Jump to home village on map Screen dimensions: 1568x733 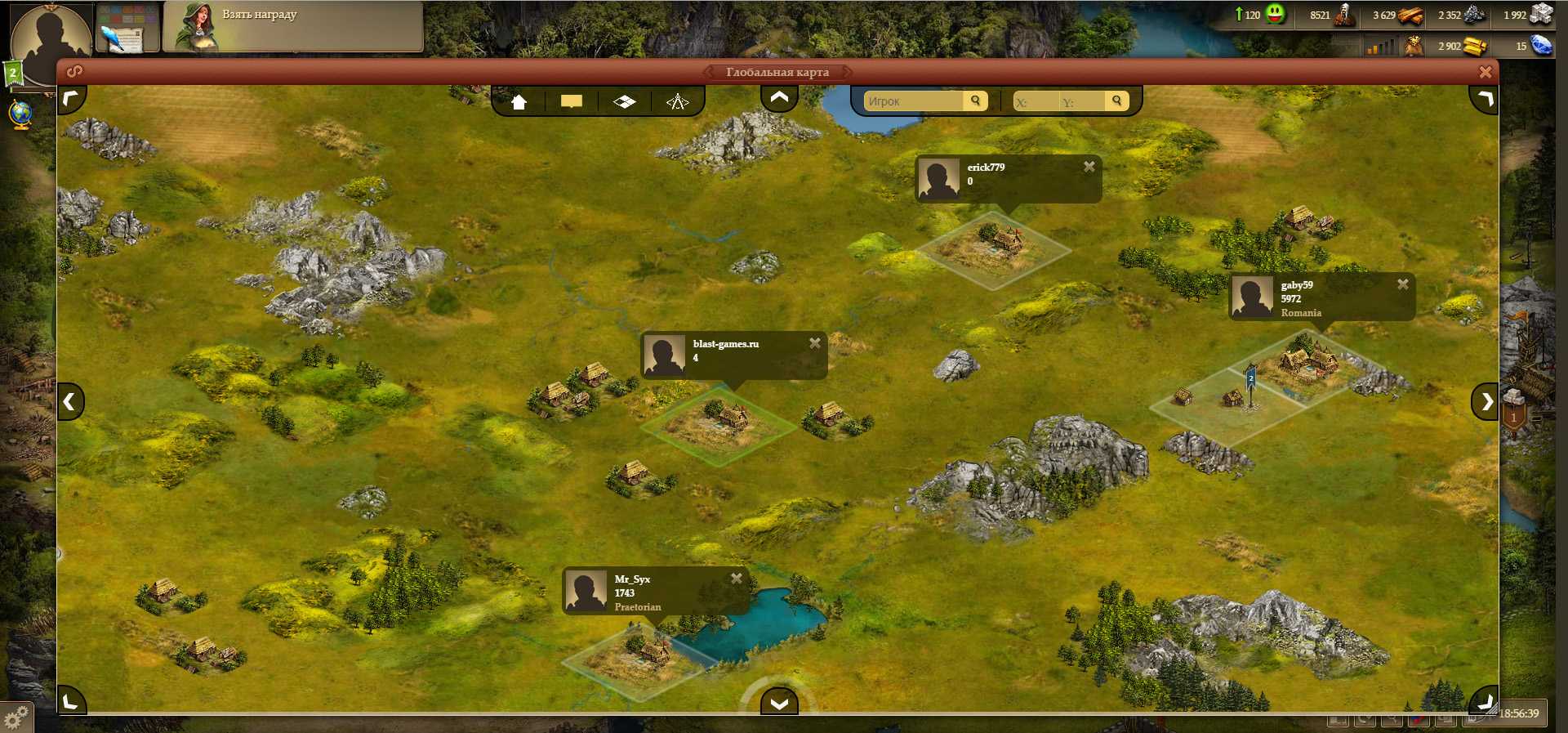(519, 102)
